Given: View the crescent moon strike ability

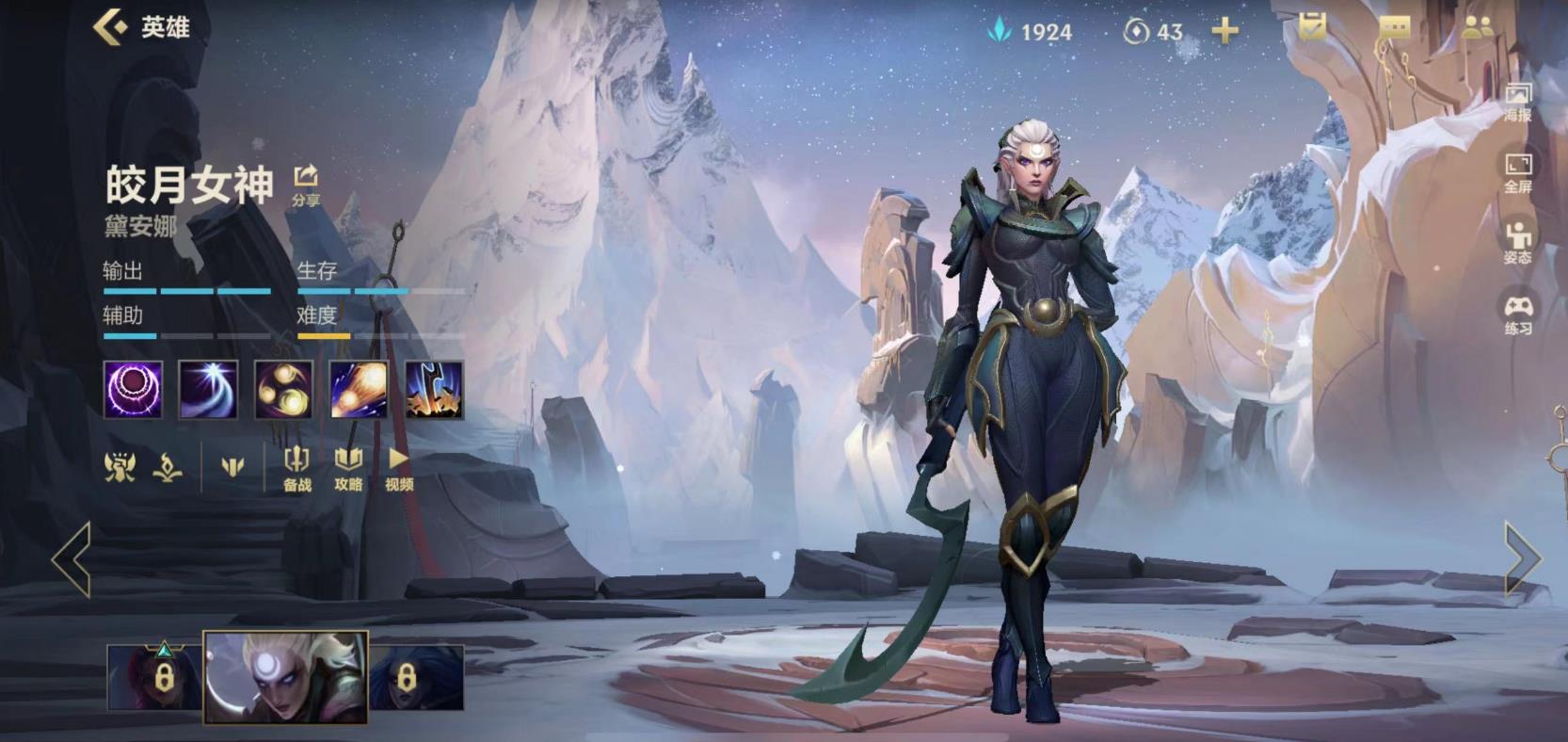Looking at the screenshot, I should pos(208,390).
